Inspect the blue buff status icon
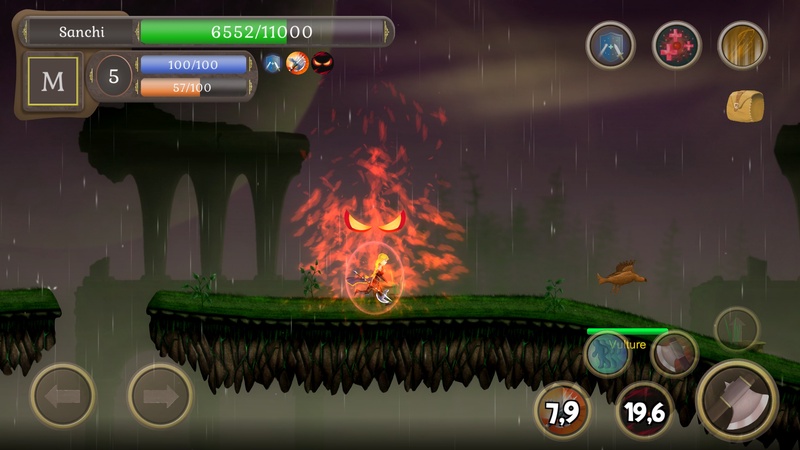The image size is (800, 450). pyautogui.click(x=272, y=64)
